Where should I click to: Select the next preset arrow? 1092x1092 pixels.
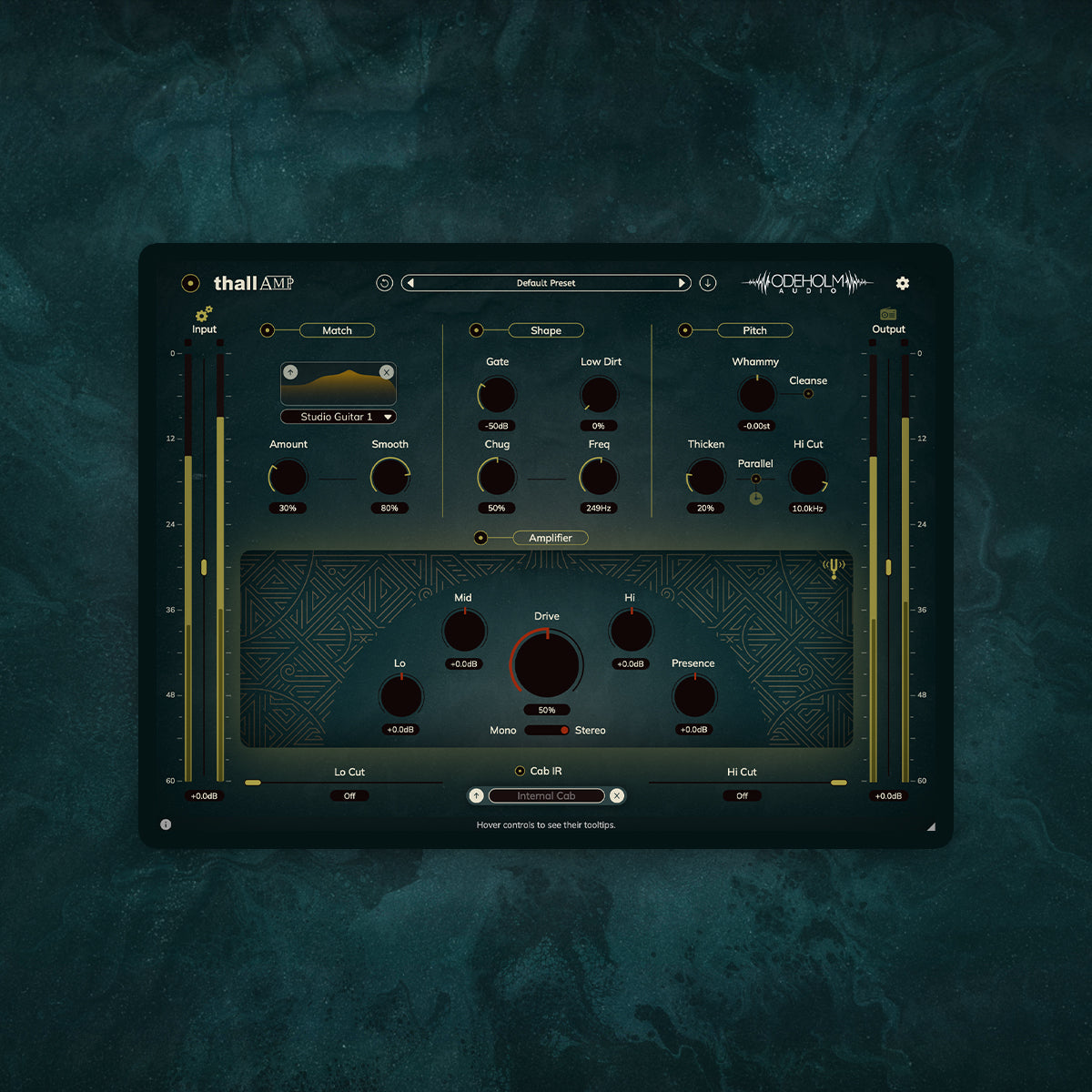point(682,283)
